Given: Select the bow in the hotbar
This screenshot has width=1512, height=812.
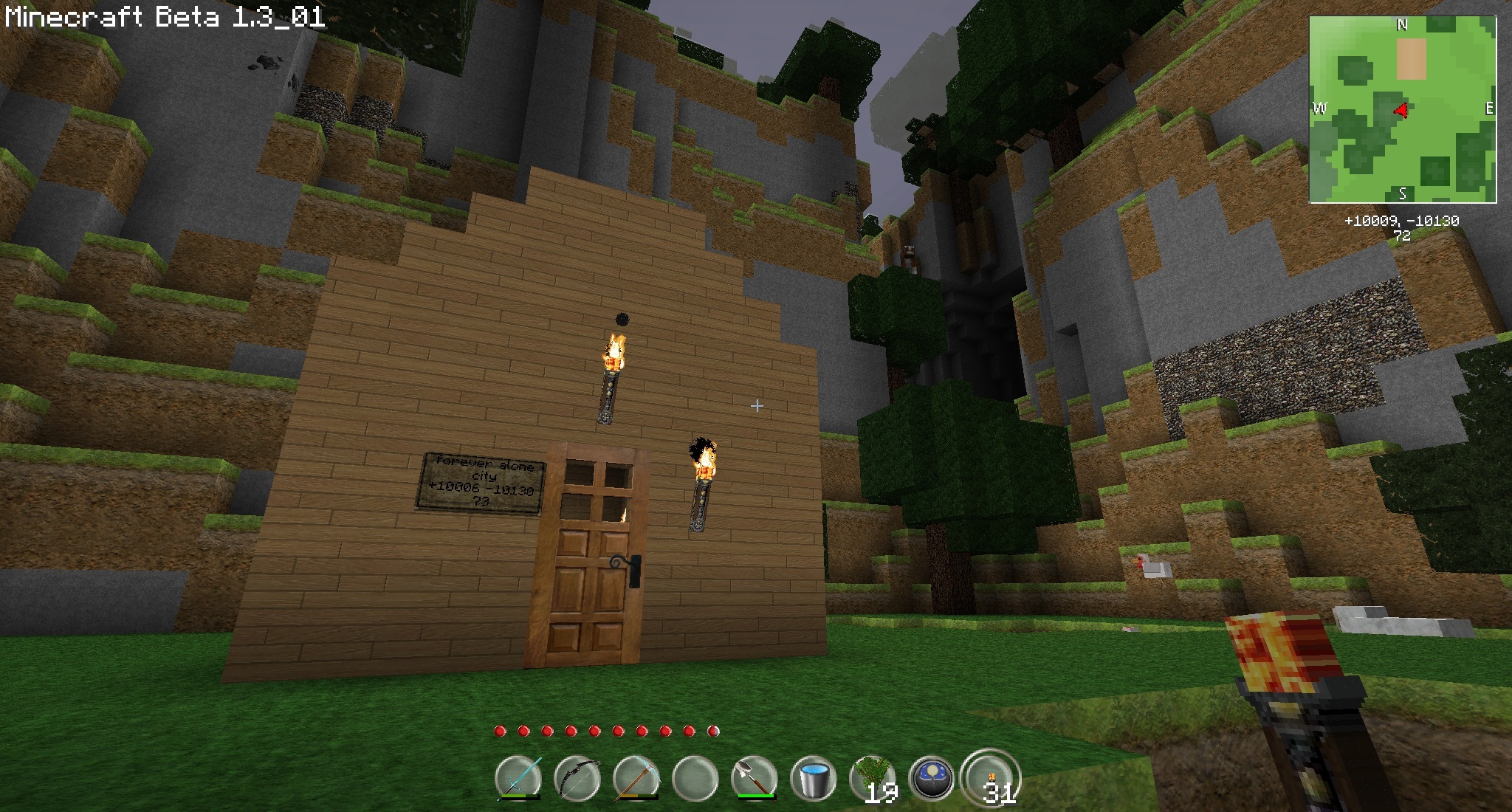Looking at the screenshot, I should point(577,778).
